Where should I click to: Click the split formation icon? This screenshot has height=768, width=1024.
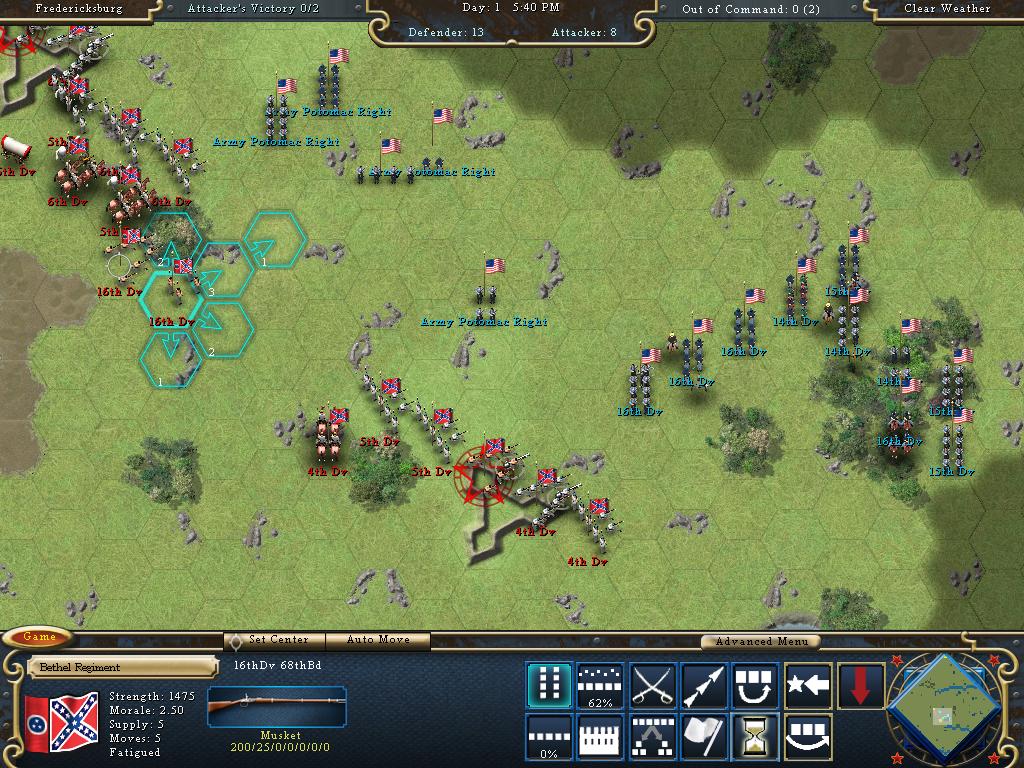[653, 737]
